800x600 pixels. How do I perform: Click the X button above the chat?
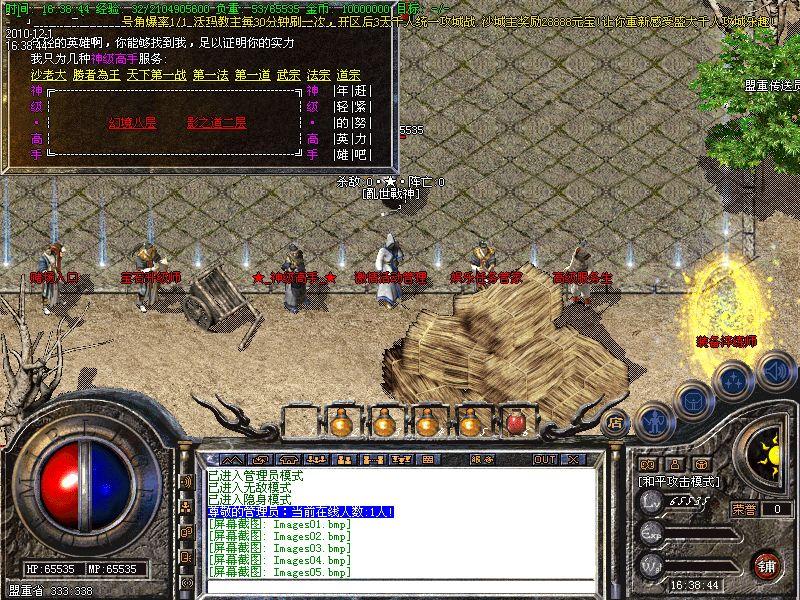(573, 459)
